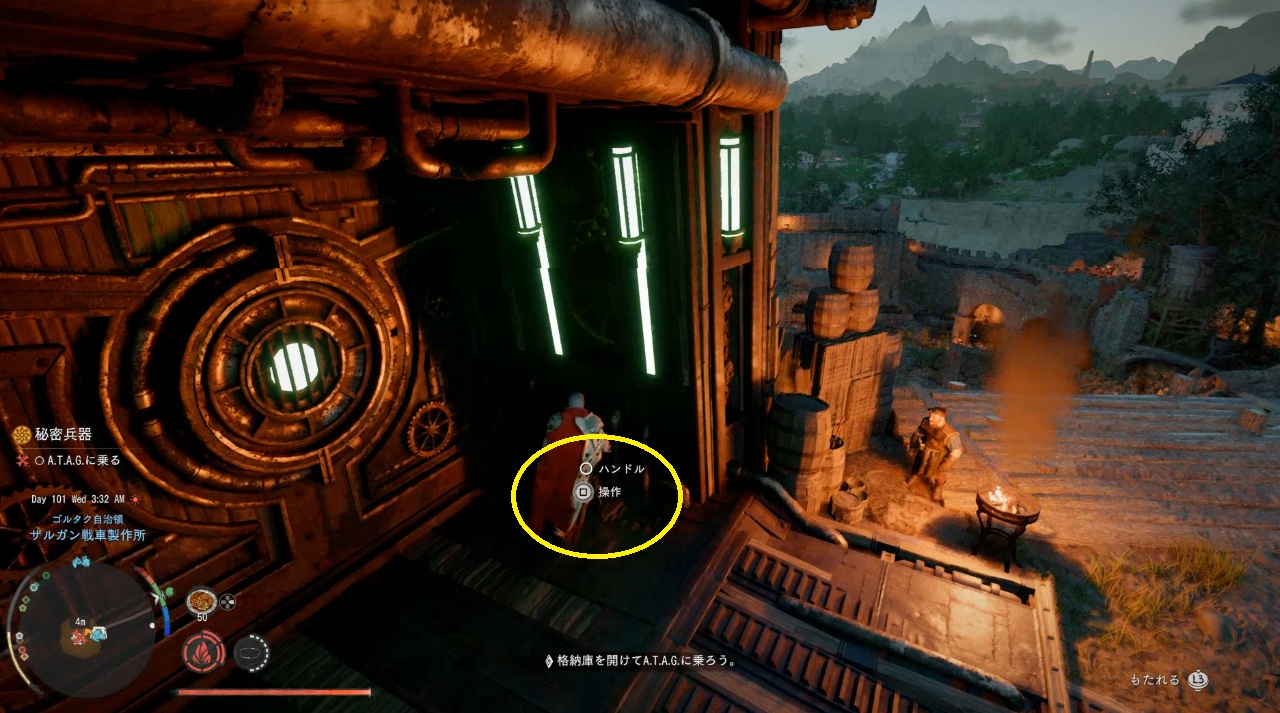Select the food dish quick item slot
Viewport: 1280px width, 713px height.
coord(201,601)
